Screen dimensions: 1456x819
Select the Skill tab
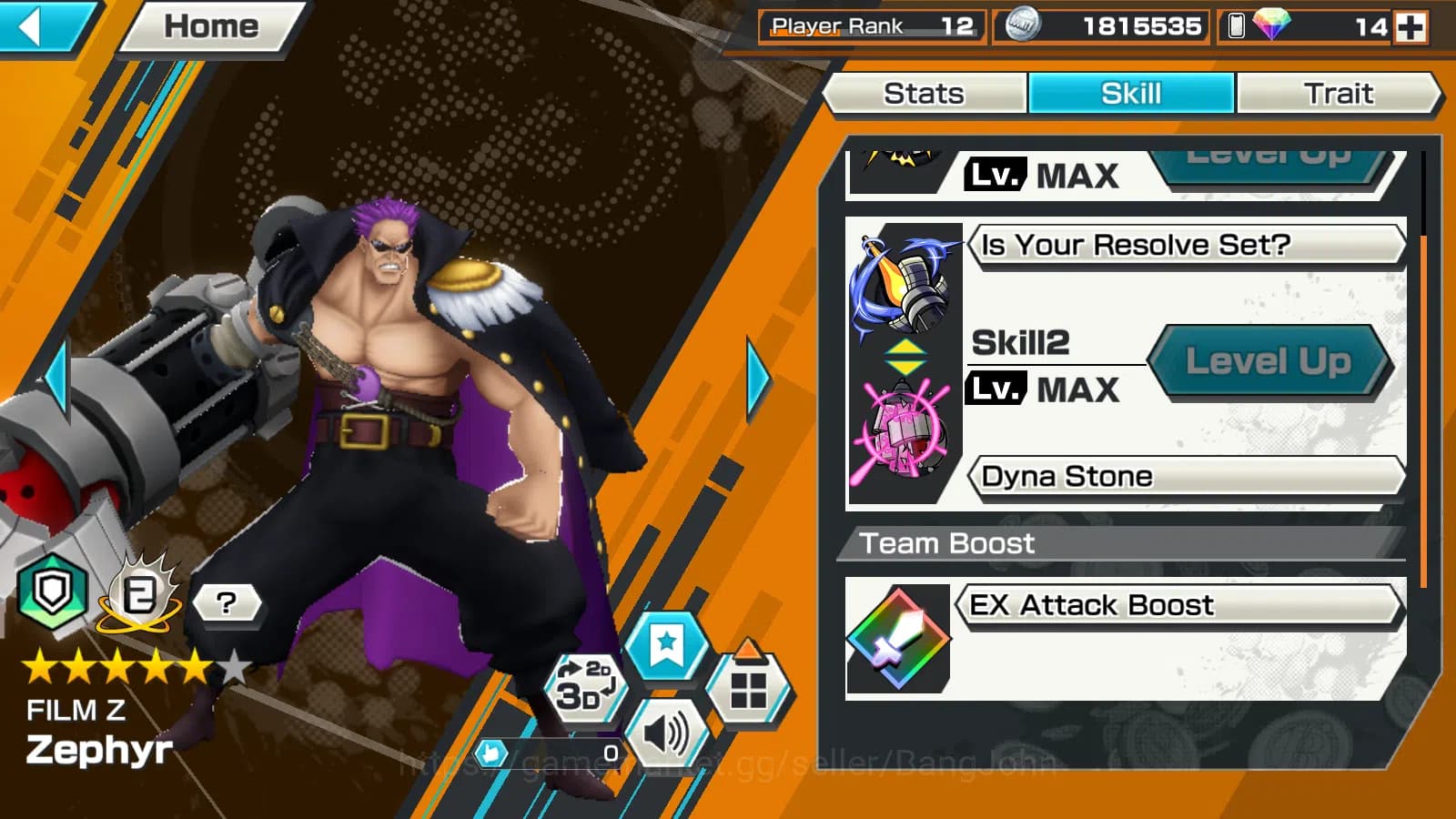coord(1131,94)
